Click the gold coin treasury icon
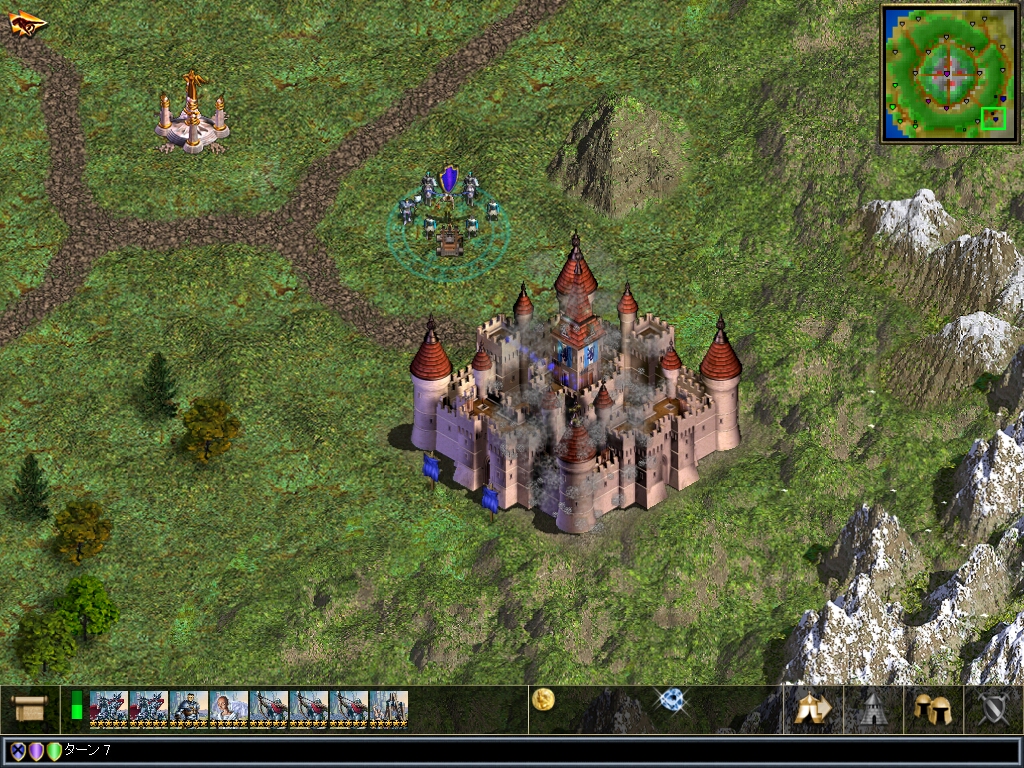Screen dimensions: 1024x768 pos(544,699)
